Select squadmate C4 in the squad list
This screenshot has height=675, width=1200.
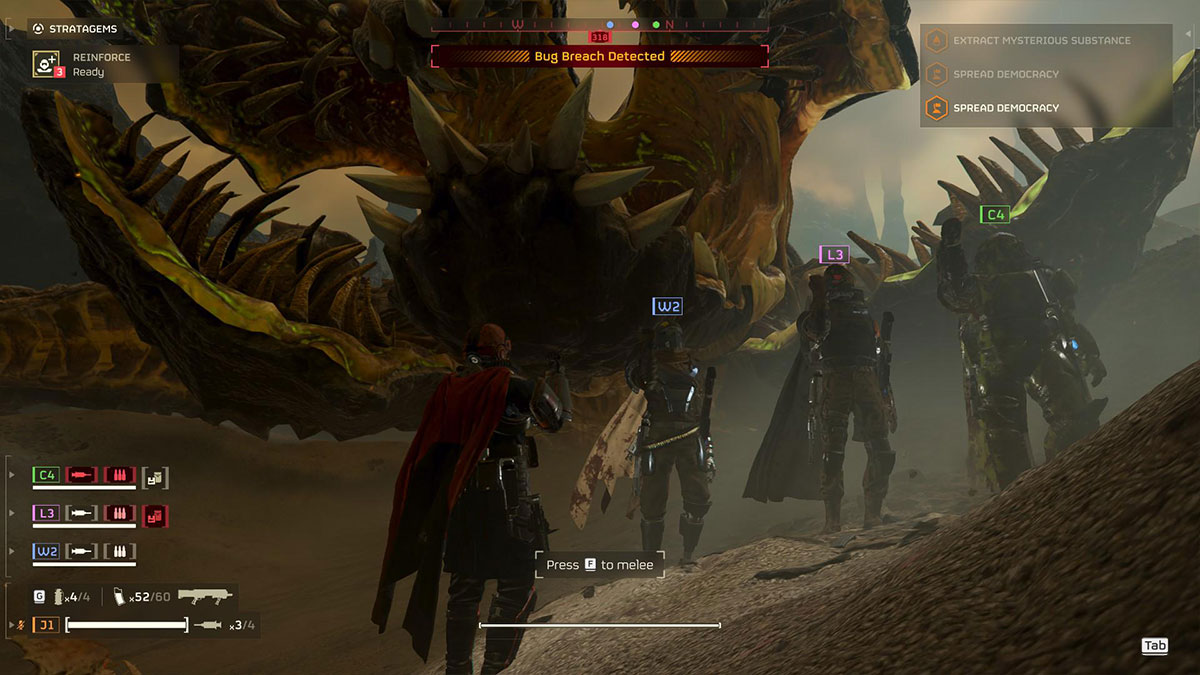(46, 475)
